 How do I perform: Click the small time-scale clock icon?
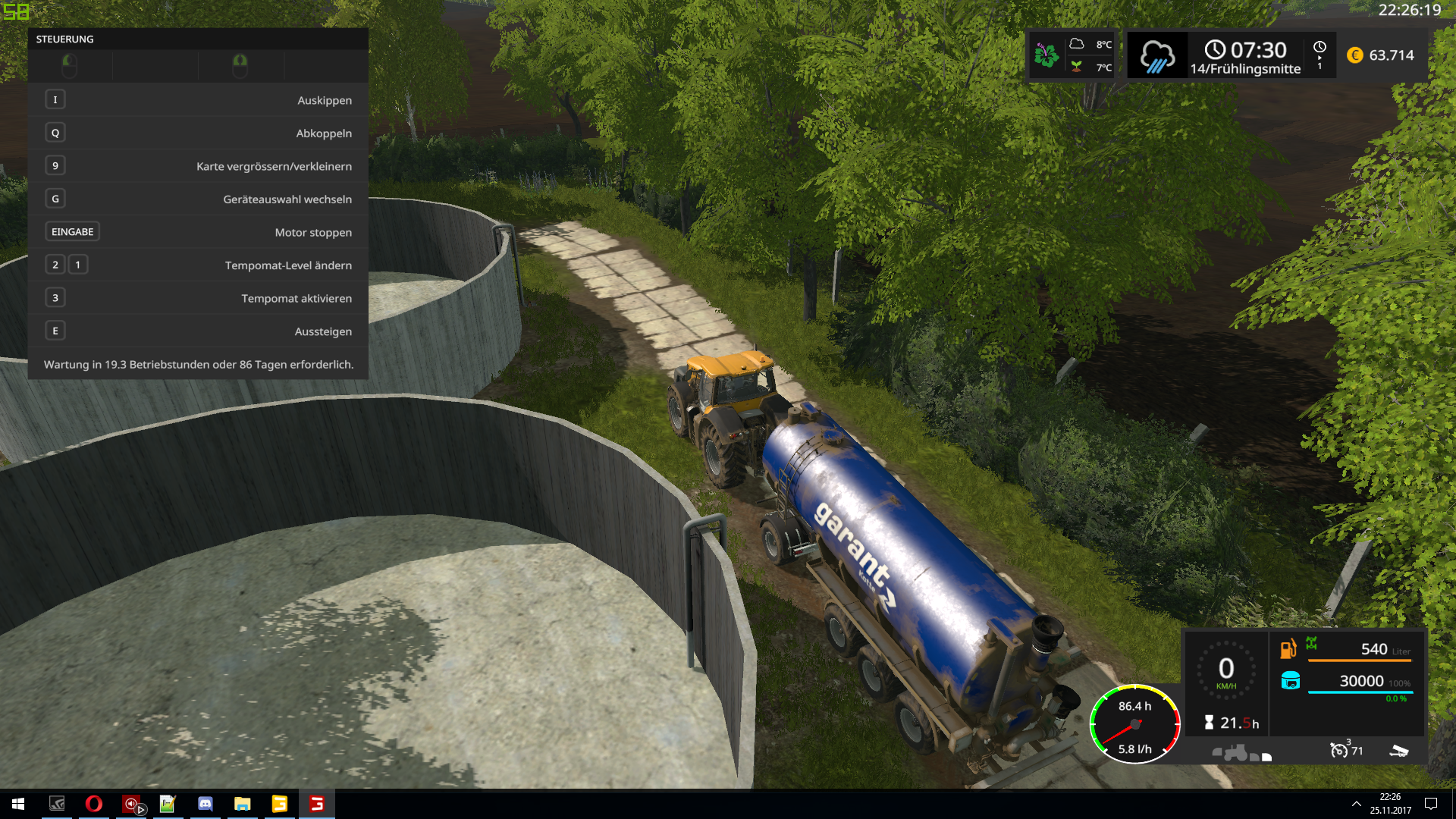(1319, 47)
